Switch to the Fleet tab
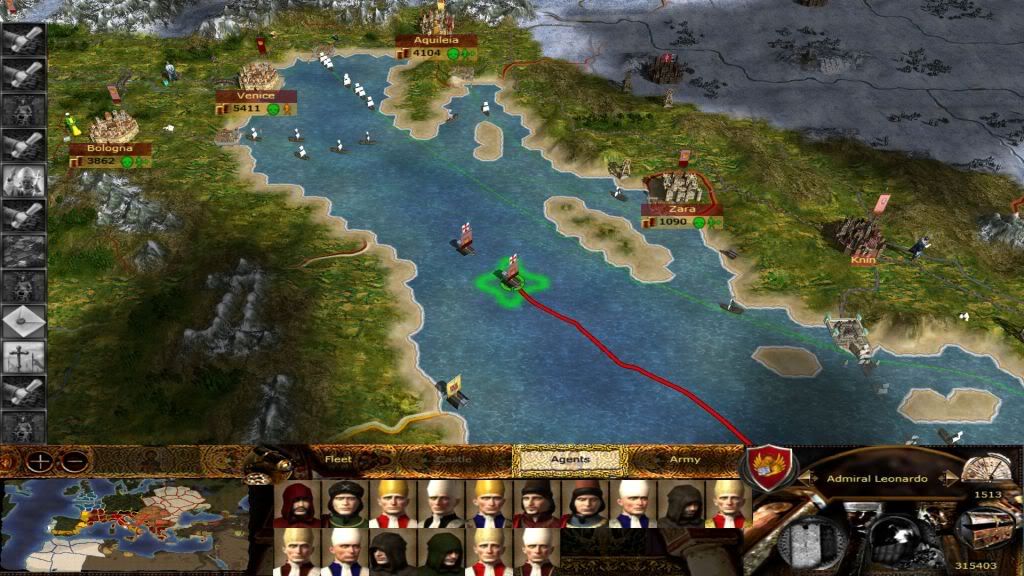Screen dimensions: 1024x576 click(x=338, y=460)
